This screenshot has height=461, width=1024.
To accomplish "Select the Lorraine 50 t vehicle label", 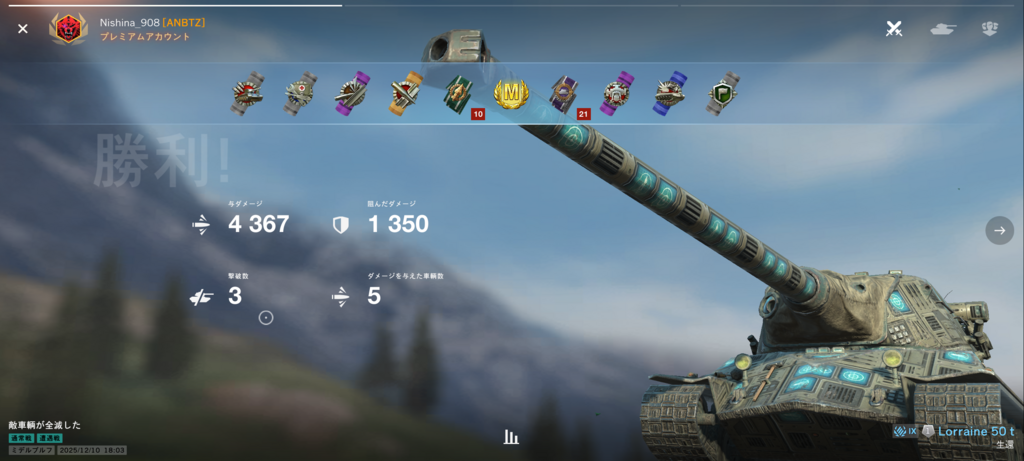I will pos(973,431).
